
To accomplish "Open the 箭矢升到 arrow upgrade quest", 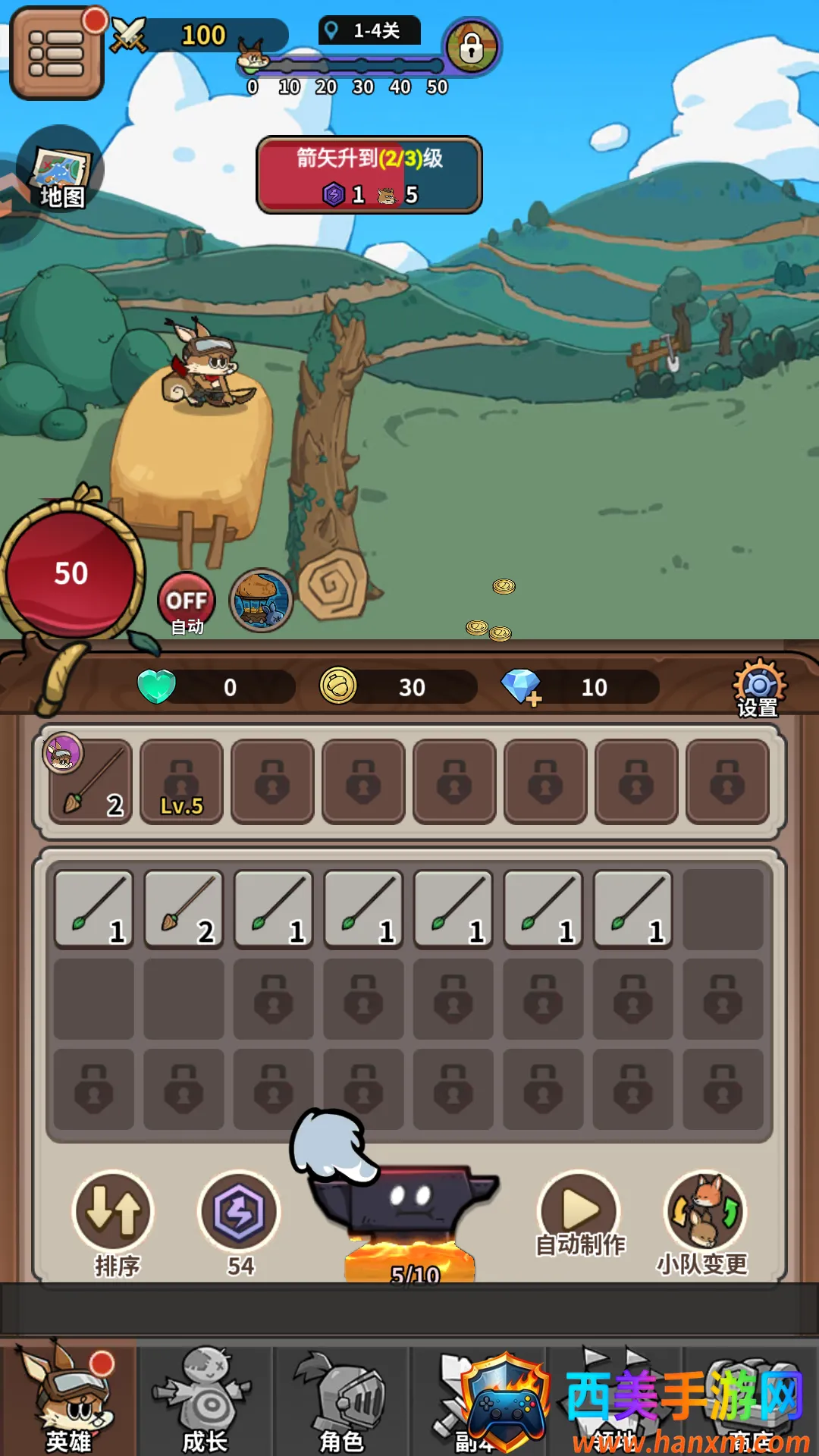I will click(369, 174).
